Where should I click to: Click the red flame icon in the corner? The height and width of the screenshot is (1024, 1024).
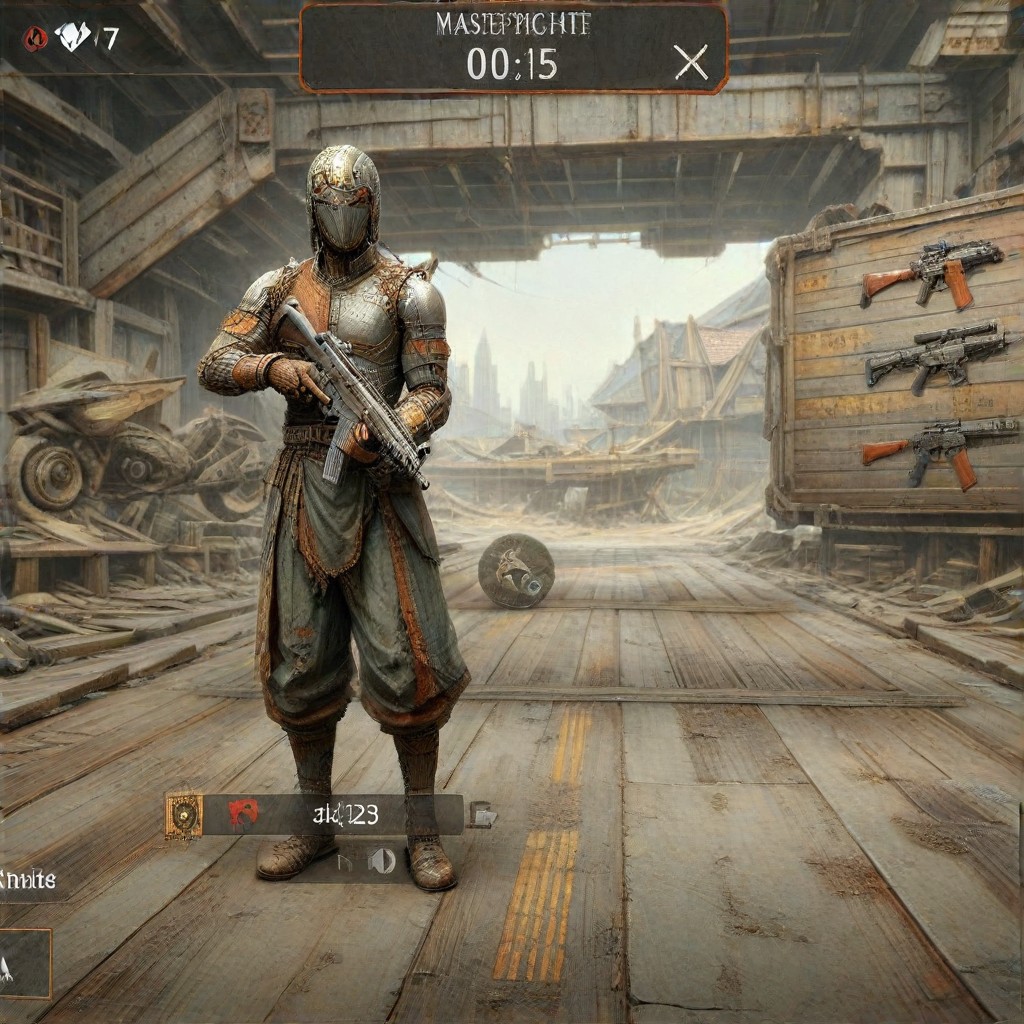point(35,39)
